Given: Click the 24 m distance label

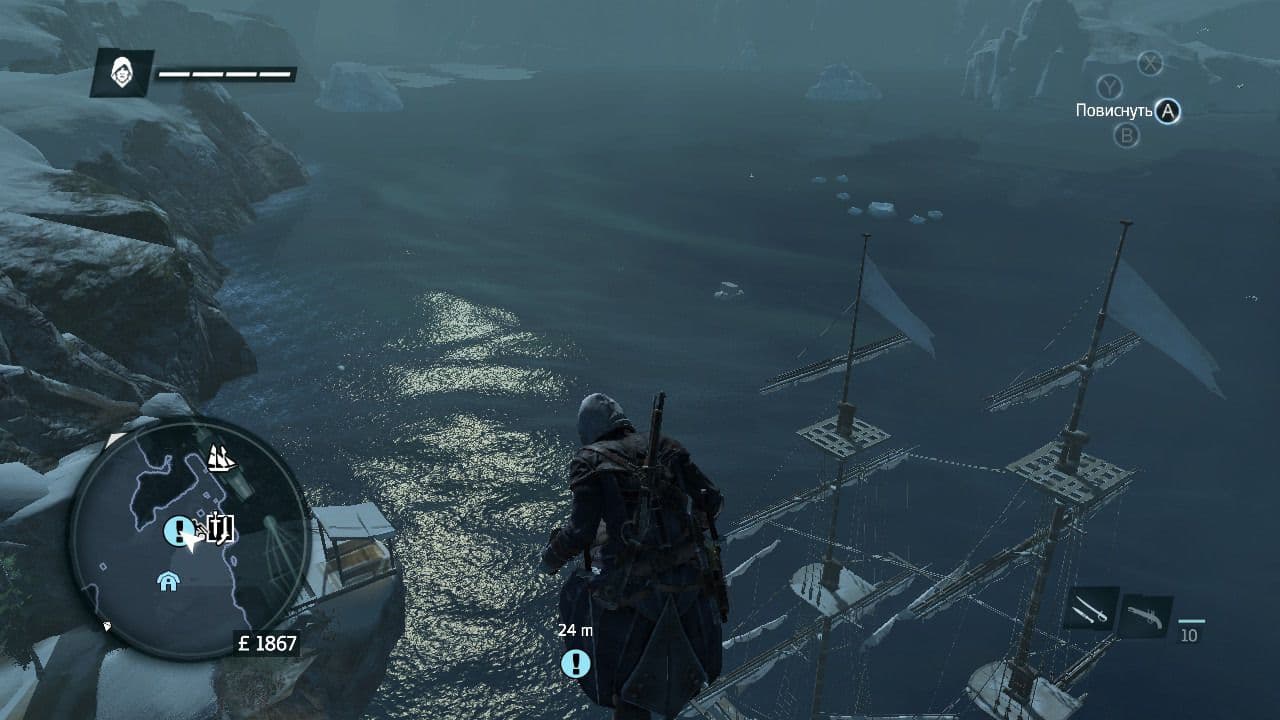Looking at the screenshot, I should [573, 629].
